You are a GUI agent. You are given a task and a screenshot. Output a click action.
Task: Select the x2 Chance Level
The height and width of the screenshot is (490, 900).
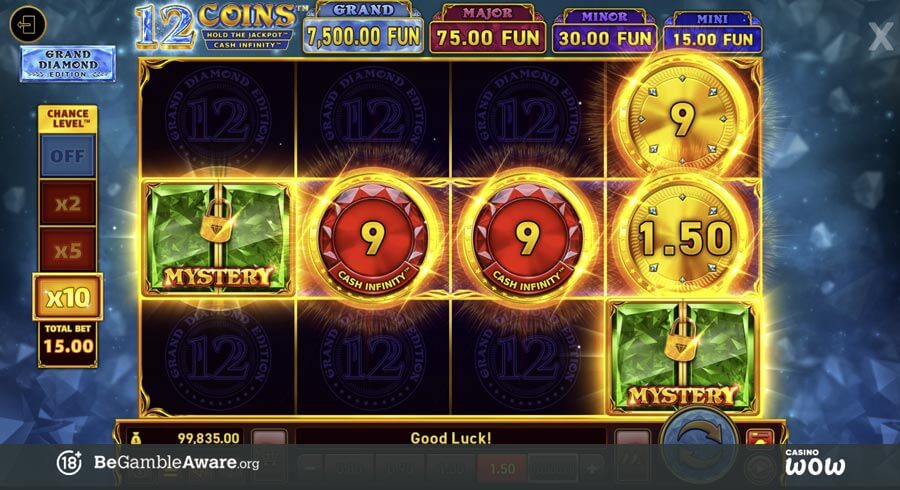pyautogui.click(x=67, y=203)
